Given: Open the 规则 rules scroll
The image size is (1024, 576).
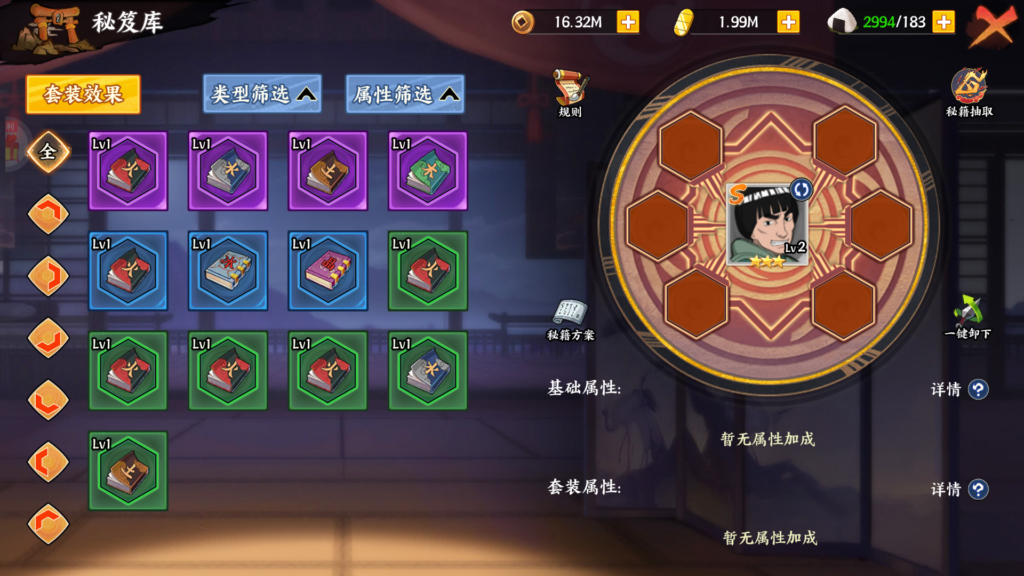Looking at the screenshot, I should pos(570,93).
